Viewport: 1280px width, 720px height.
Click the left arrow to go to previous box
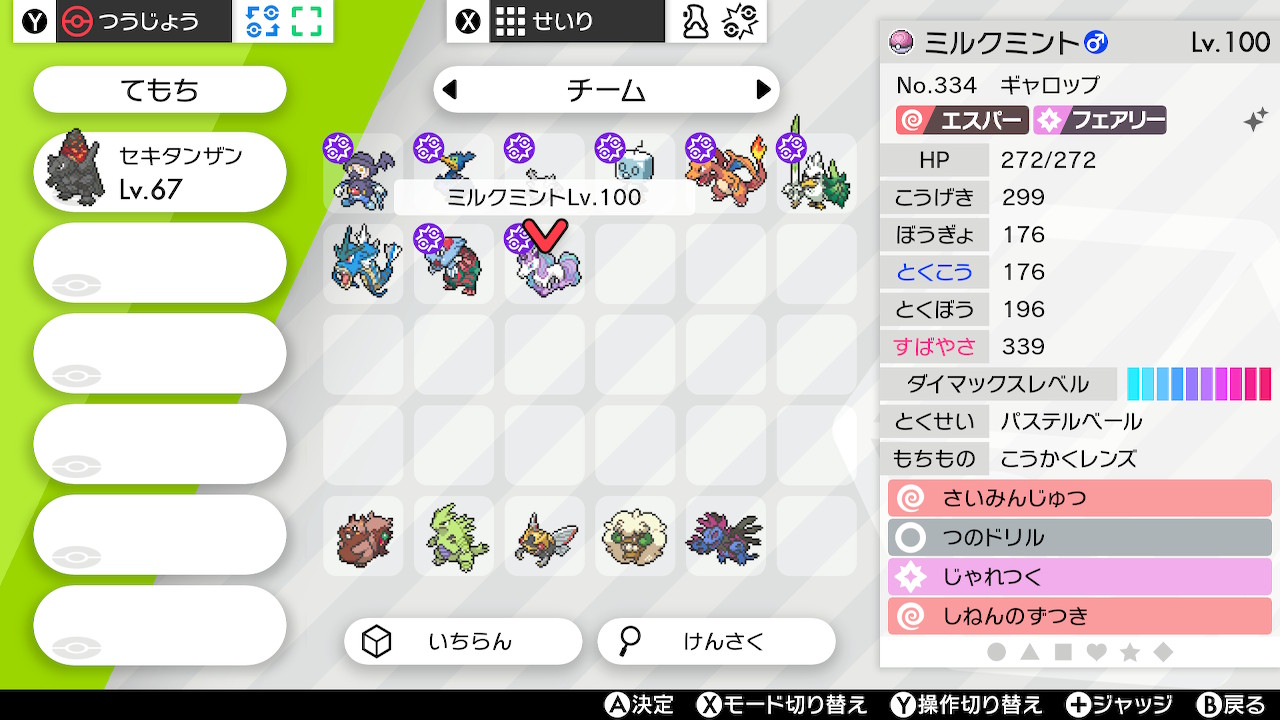[452, 89]
